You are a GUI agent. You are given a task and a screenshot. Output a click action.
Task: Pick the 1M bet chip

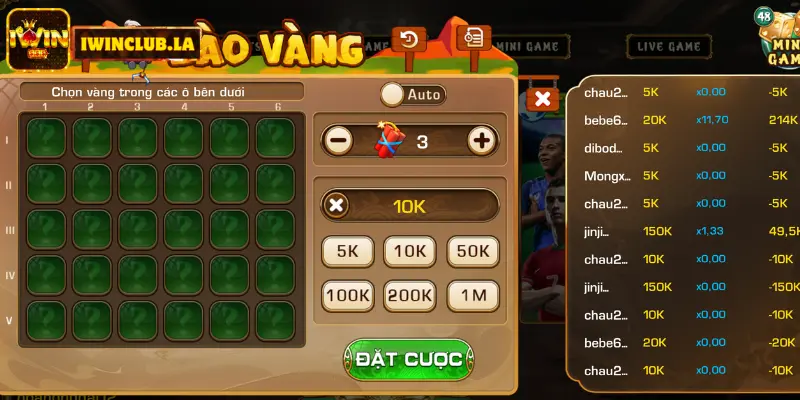click(472, 295)
